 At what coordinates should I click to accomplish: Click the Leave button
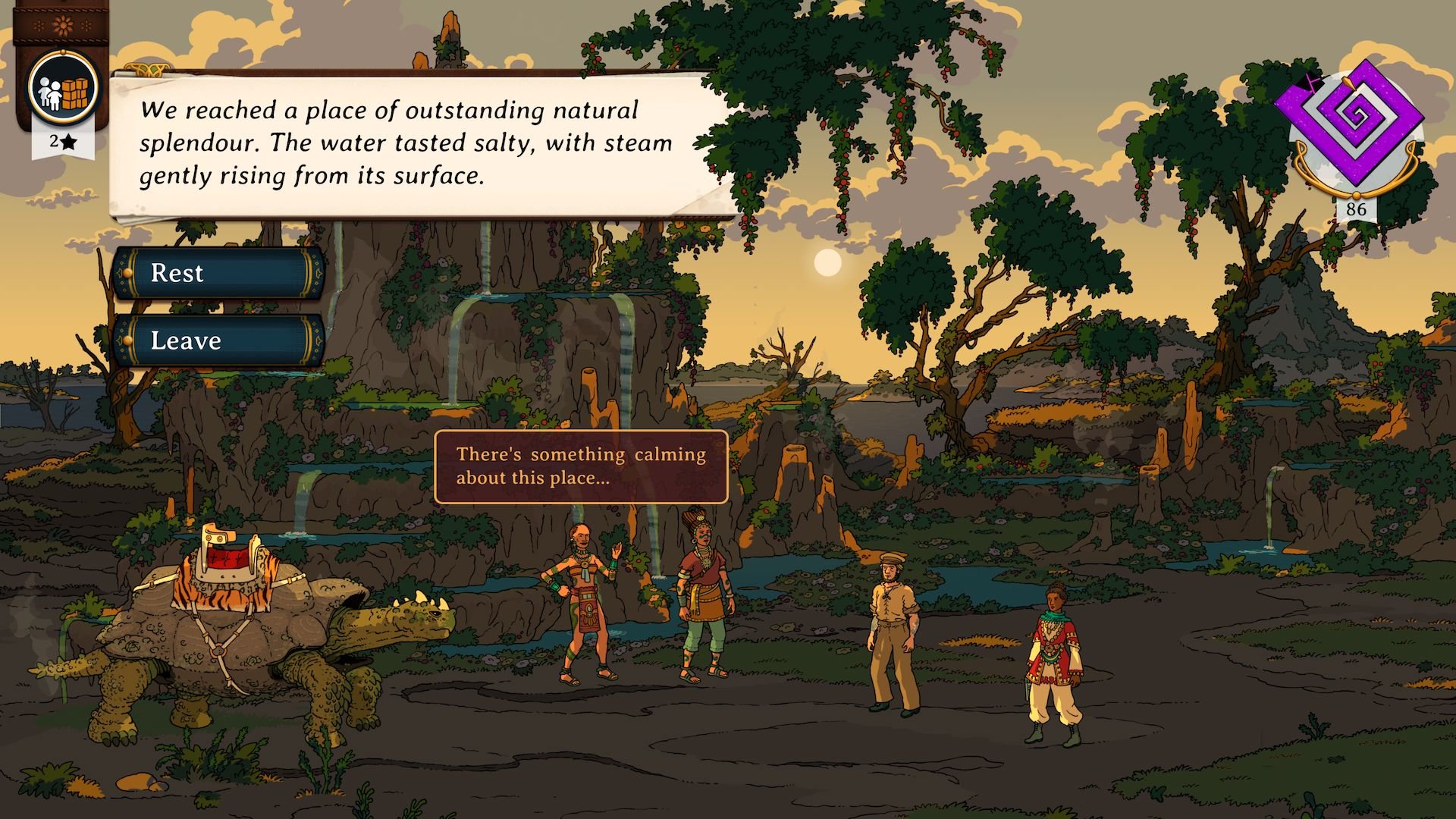pos(220,340)
